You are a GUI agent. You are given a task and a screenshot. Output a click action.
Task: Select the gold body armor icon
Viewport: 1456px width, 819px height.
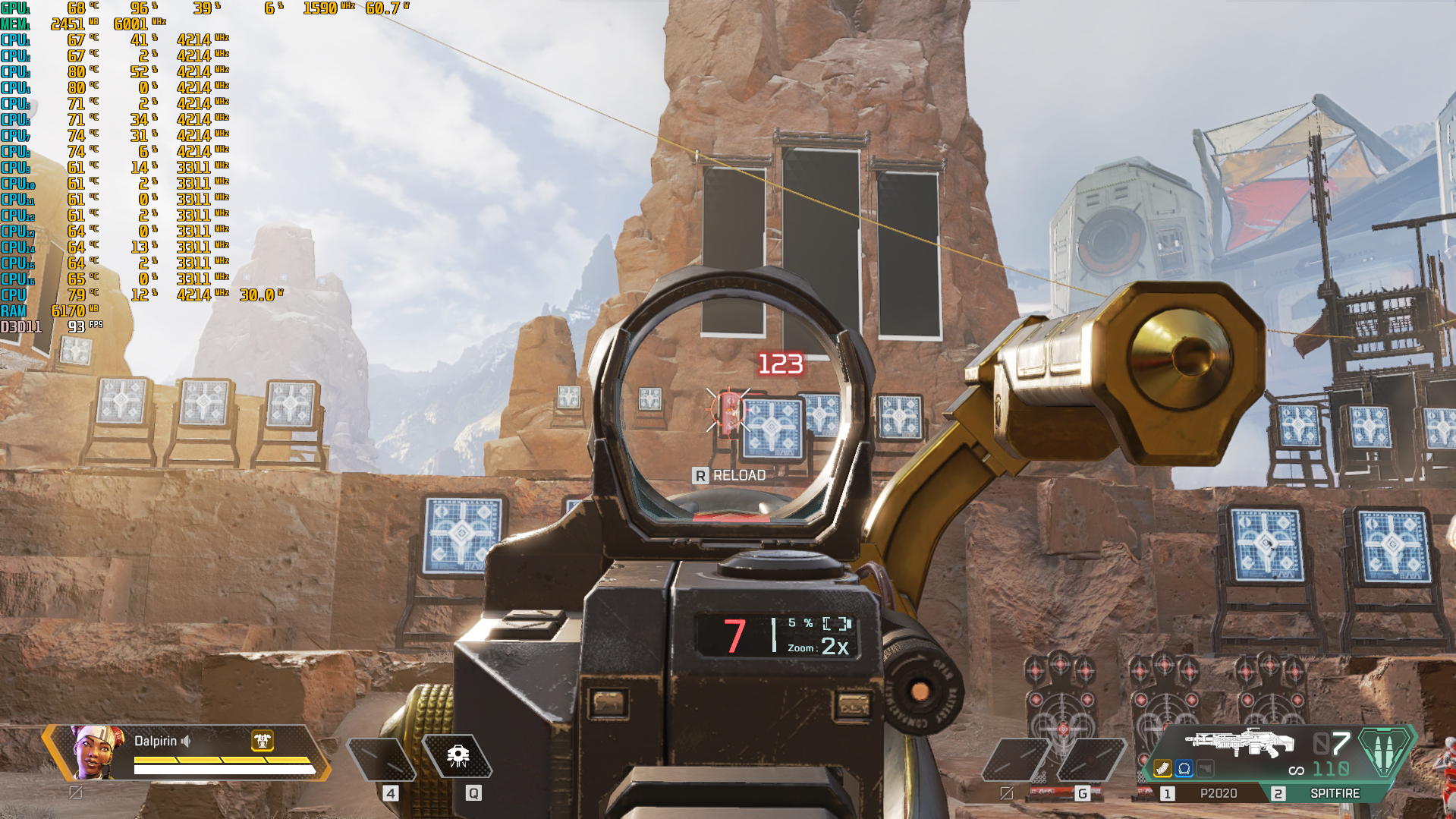[263, 740]
